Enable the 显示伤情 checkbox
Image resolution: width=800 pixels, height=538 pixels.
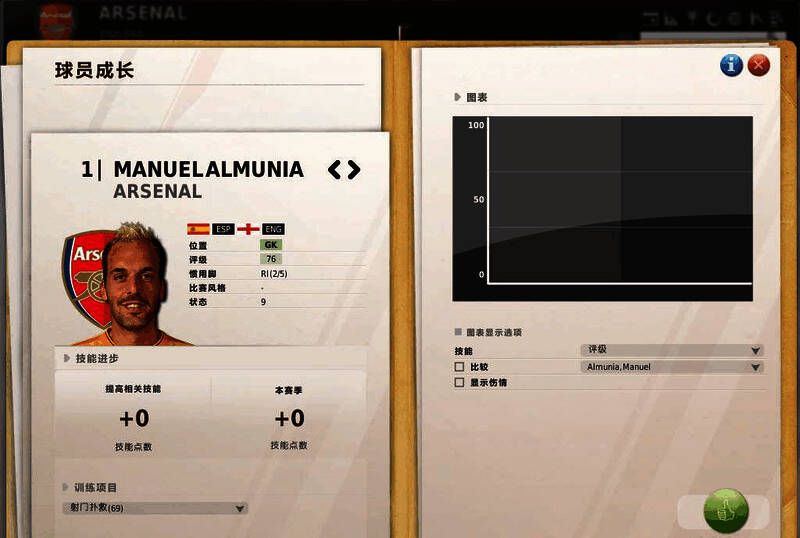(460, 382)
